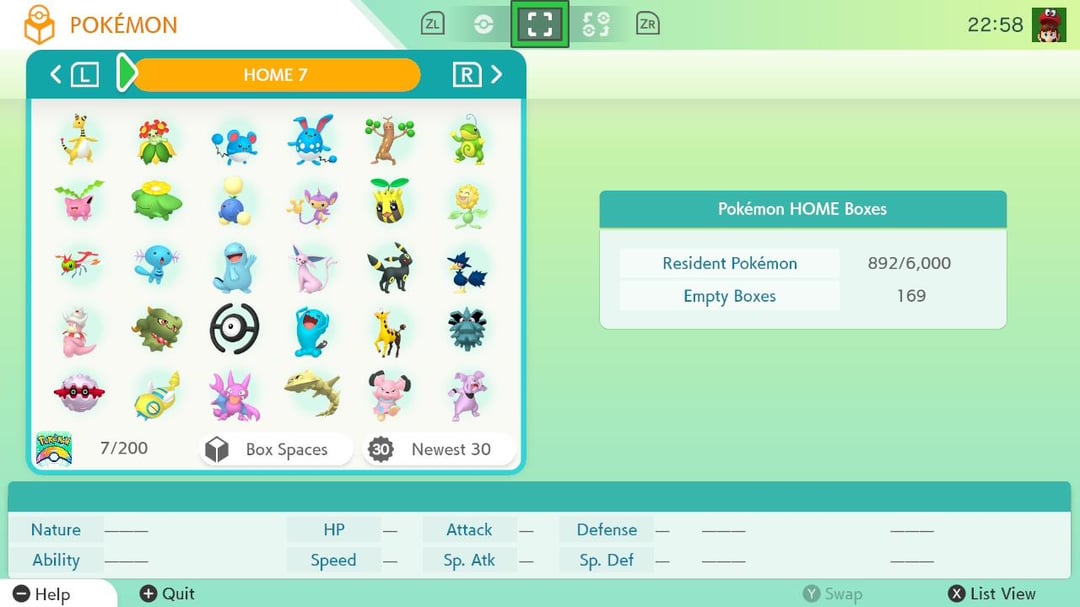Pick the Bellossom slot
Image resolution: width=1080 pixels, height=607 pixels.
pos(156,141)
